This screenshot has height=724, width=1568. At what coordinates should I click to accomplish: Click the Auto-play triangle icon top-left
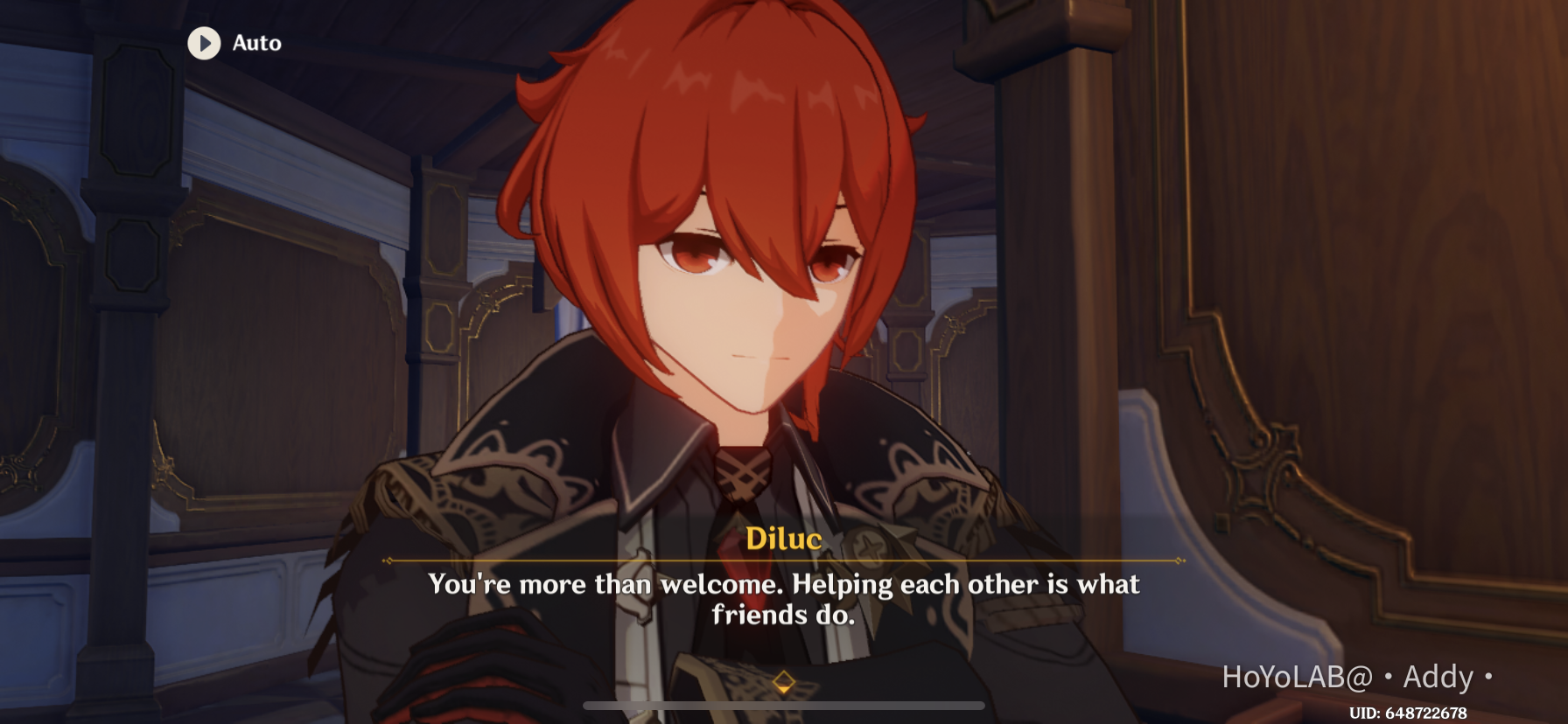[x=205, y=44]
